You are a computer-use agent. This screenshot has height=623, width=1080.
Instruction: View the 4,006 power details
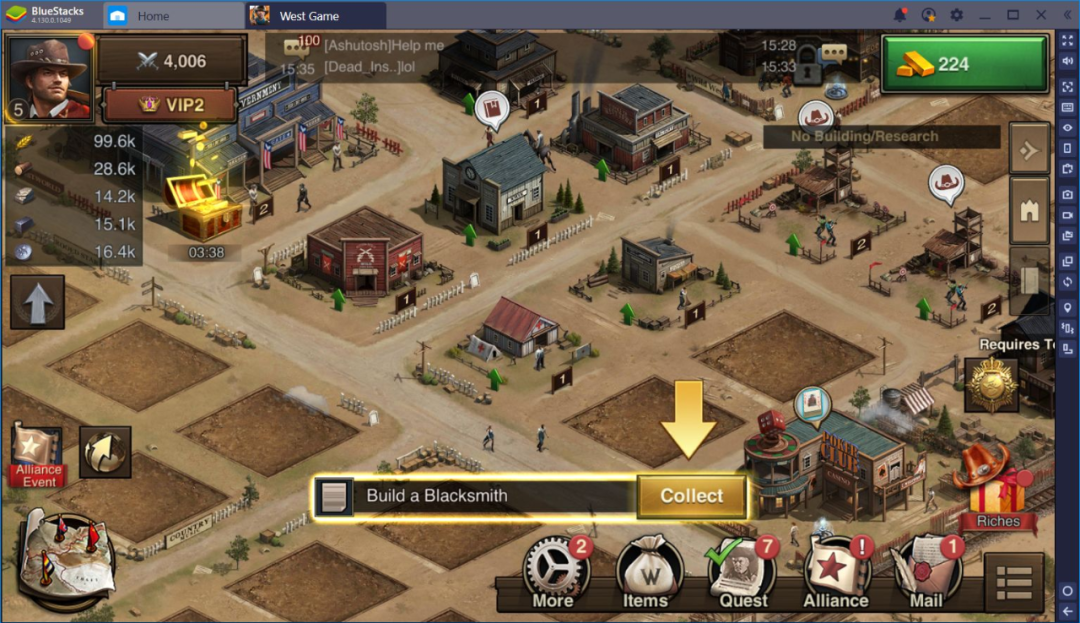click(x=172, y=61)
